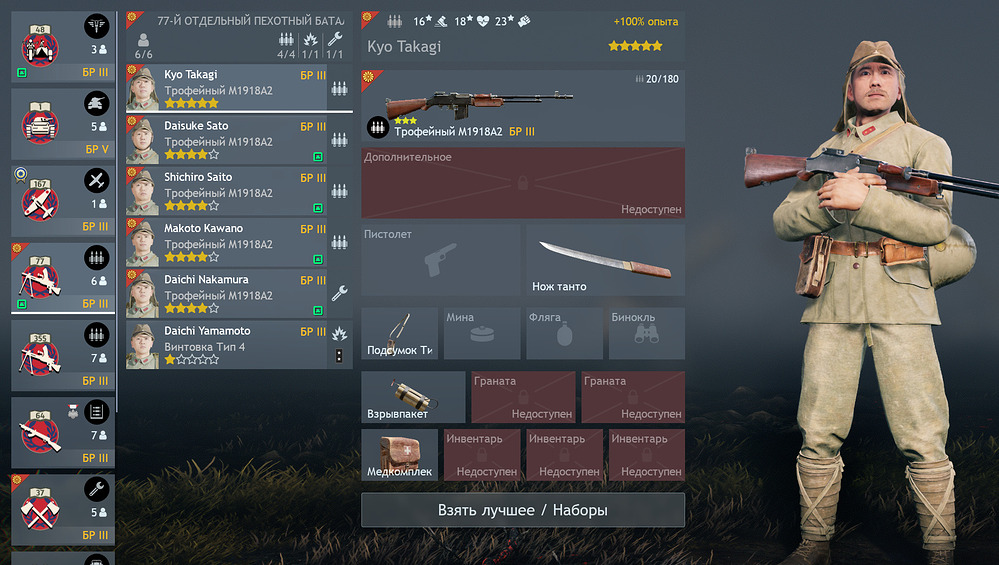
Task: Select Daichi Yamamoto with Type 4 rifle
Action: click(x=228, y=344)
